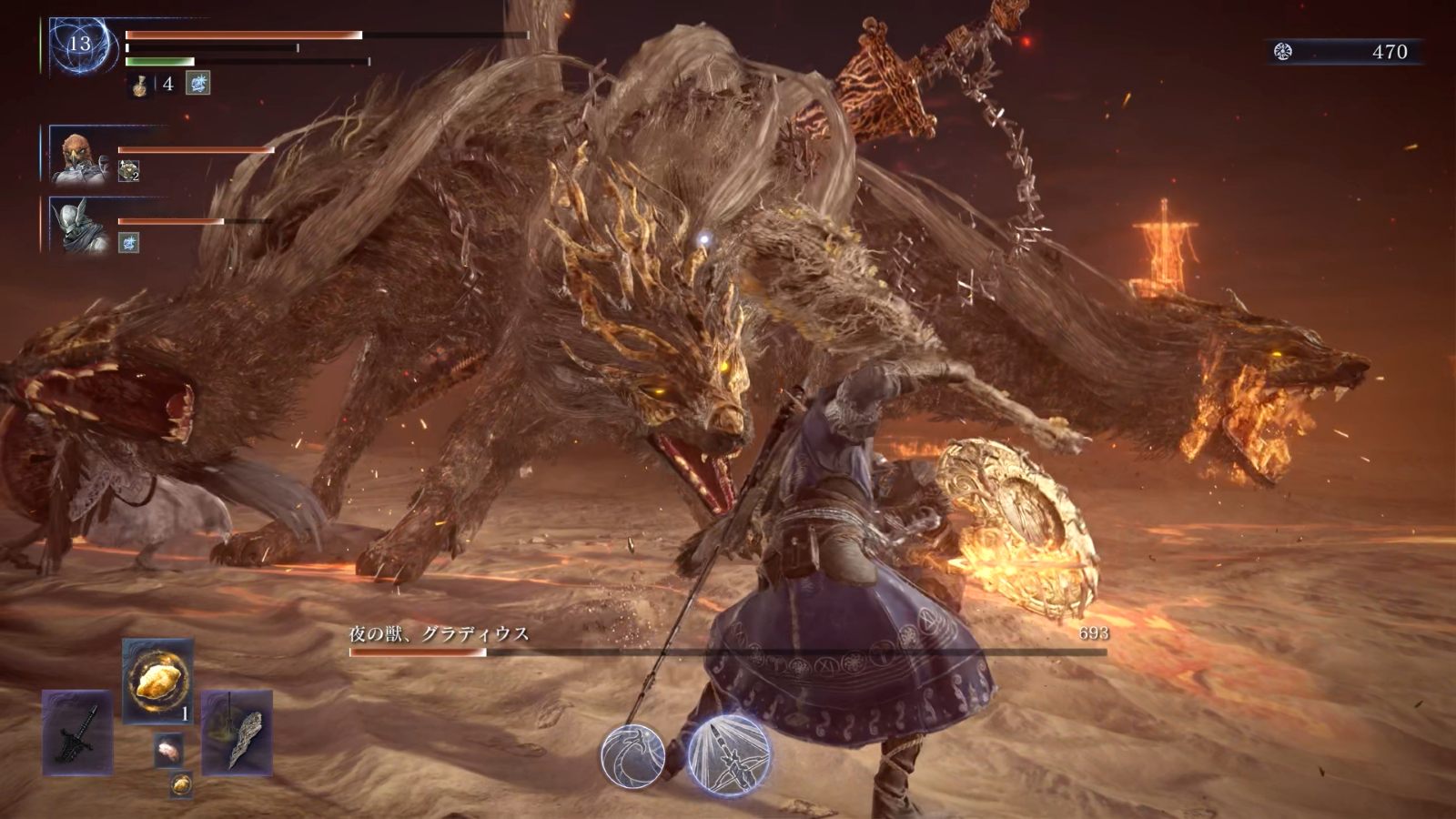Screen dimensions: 1456x819
Task: Pick the small pink item in the queue
Action: point(168,750)
